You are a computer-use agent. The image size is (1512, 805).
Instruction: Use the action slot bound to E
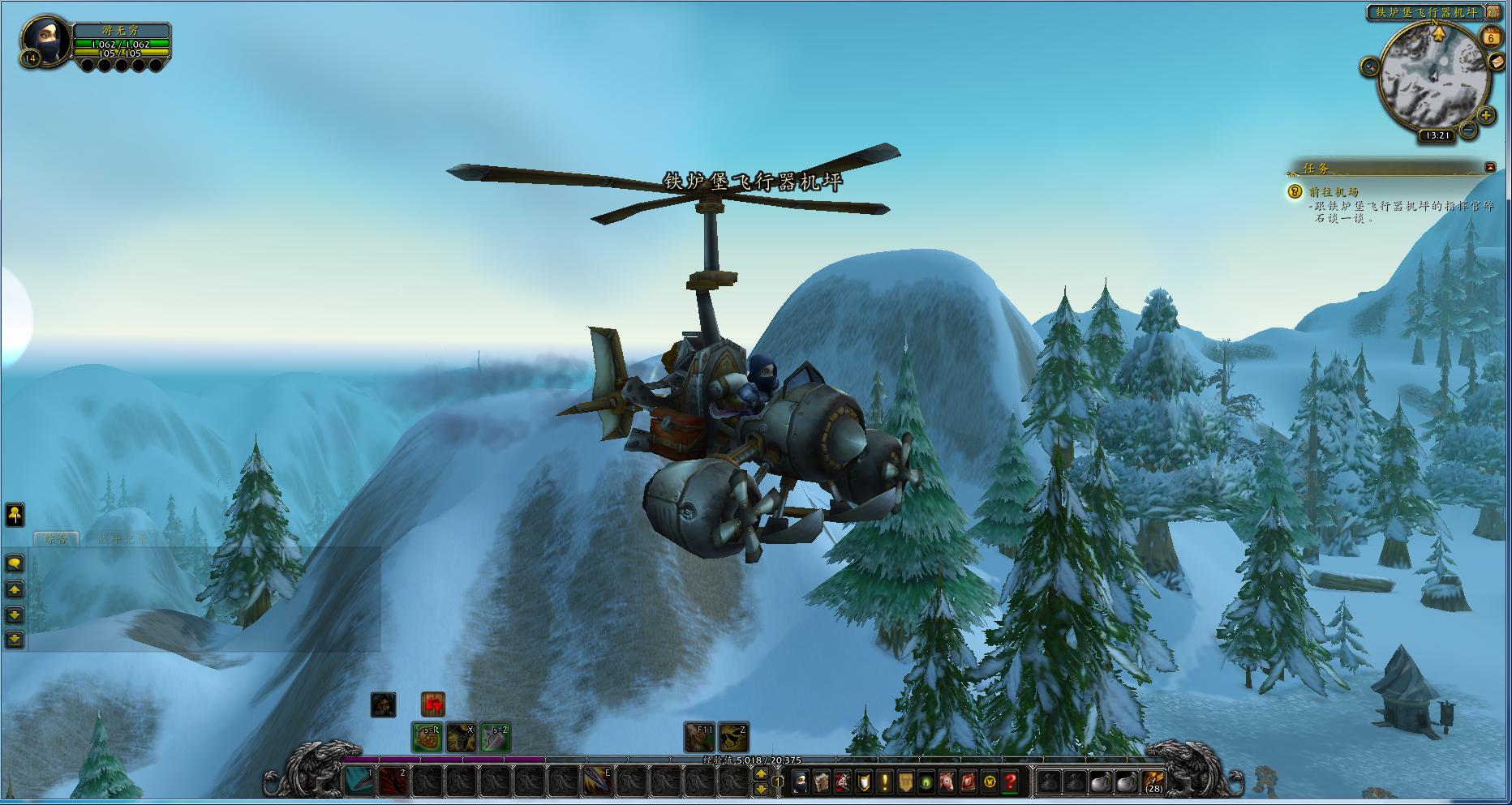(598, 781)
